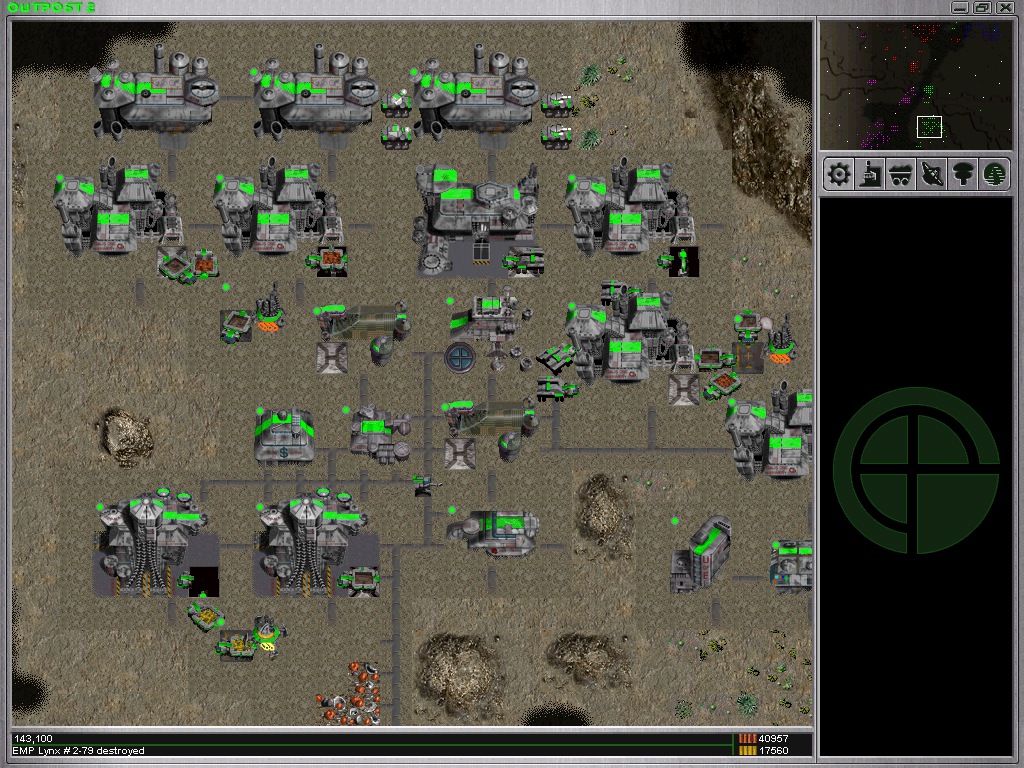Show the ore cart resources report
Image resolution: width=1024 pixels, height=768 pixels.
[x=900, y=175]
